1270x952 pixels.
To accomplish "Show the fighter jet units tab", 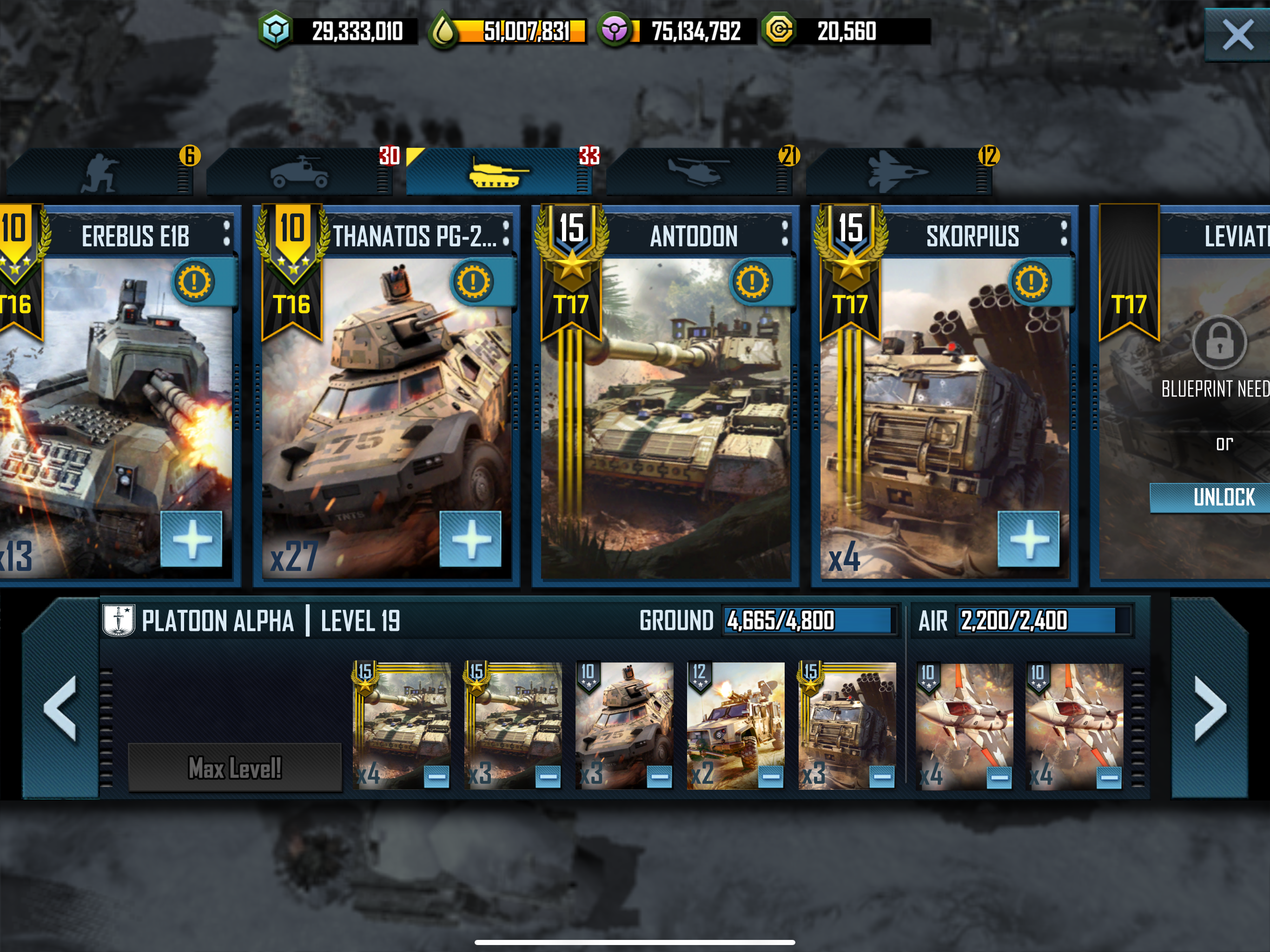I will [x=898, y=172].
